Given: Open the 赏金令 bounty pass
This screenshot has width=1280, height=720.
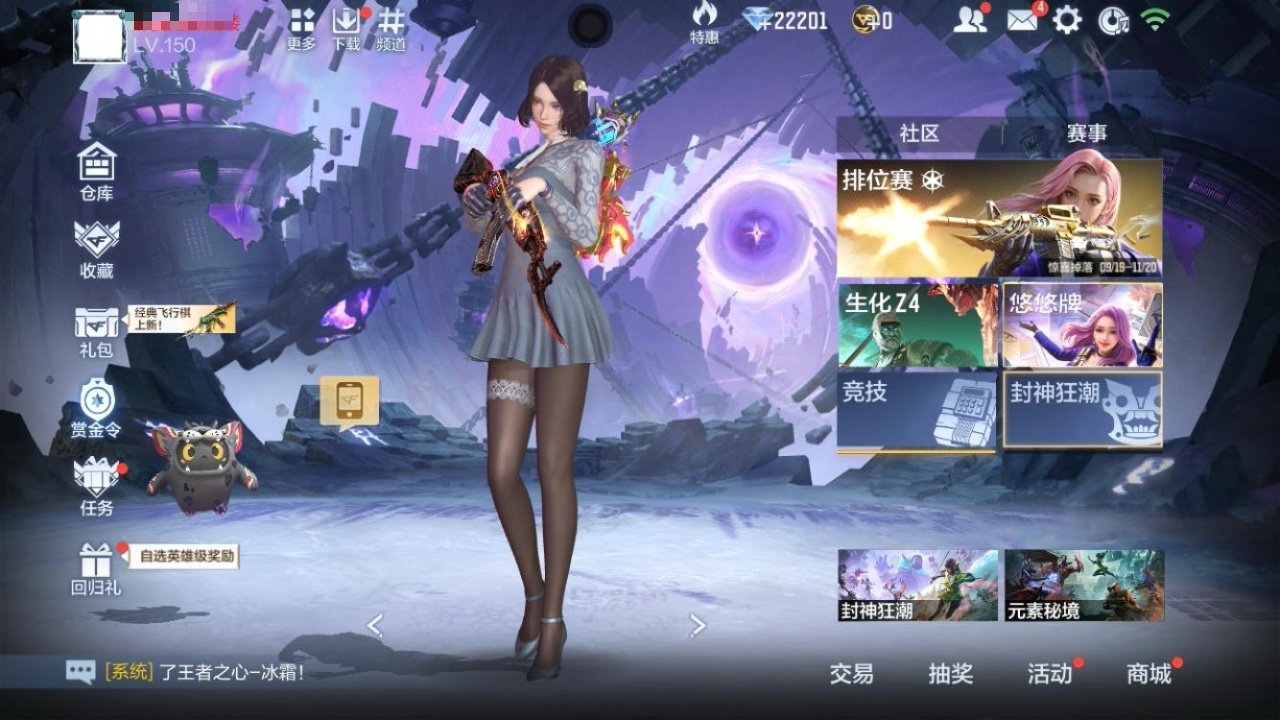Looking at the screenshot, I should (x=97, y=409).
